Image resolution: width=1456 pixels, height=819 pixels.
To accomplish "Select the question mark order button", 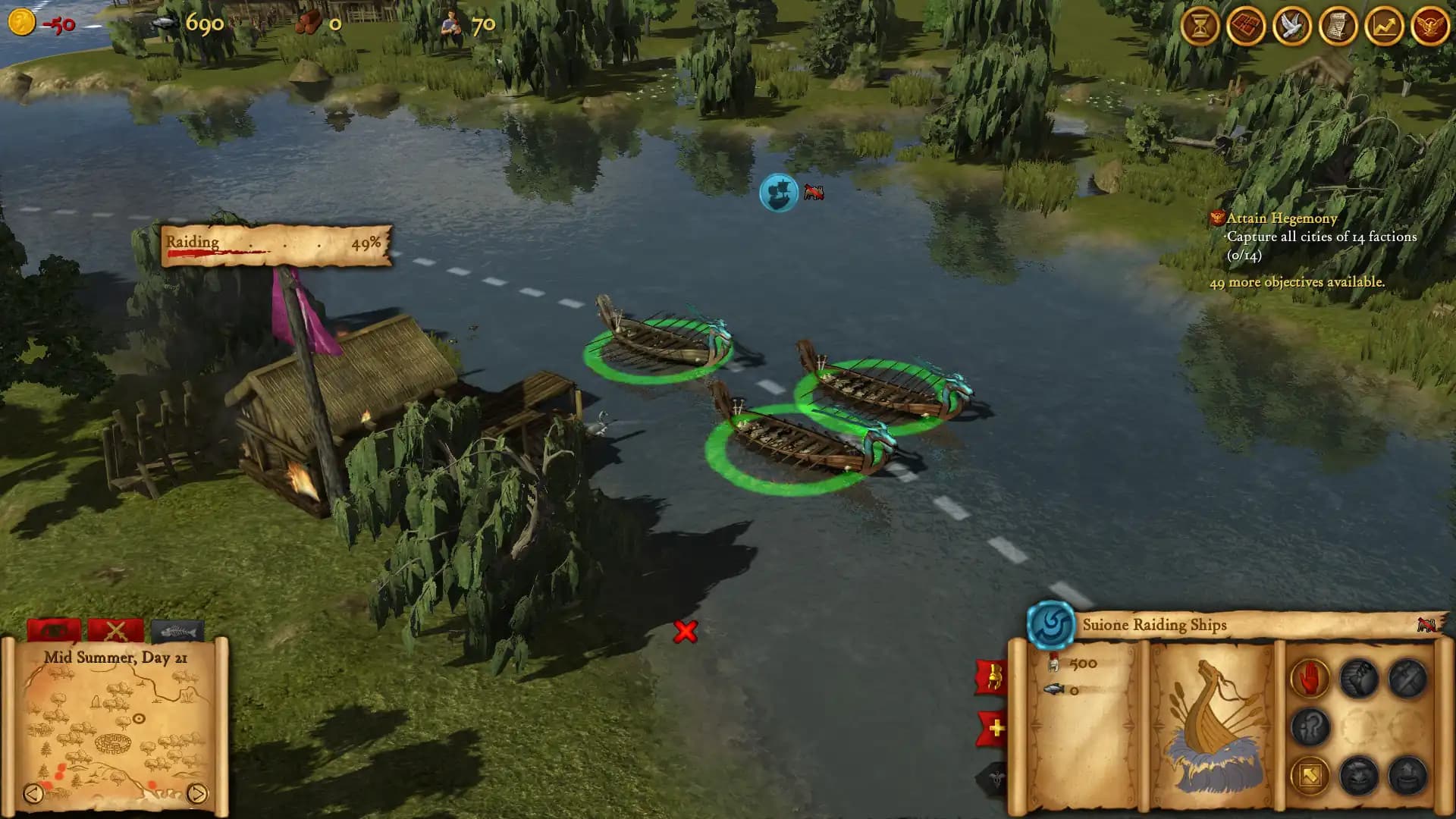I will click(x=1309, y=726).
